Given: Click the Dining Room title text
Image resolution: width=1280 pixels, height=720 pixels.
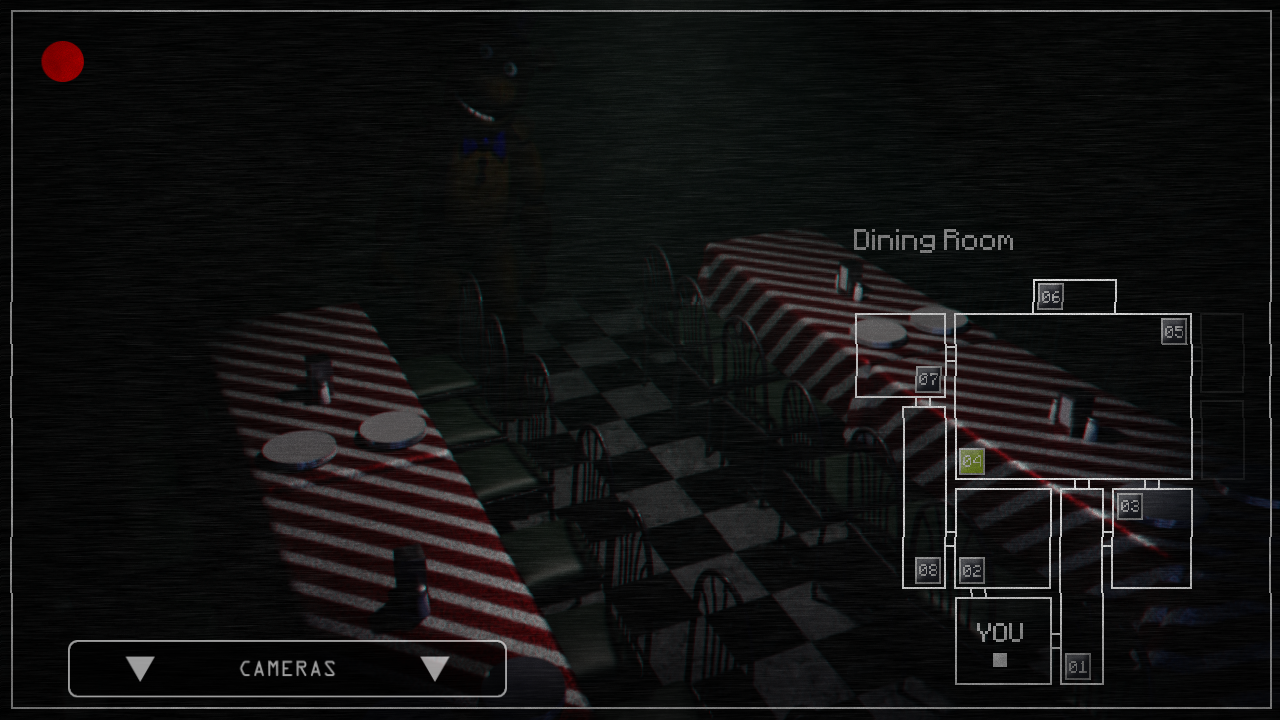Looking at the screenshot, I should click(932, 240).
